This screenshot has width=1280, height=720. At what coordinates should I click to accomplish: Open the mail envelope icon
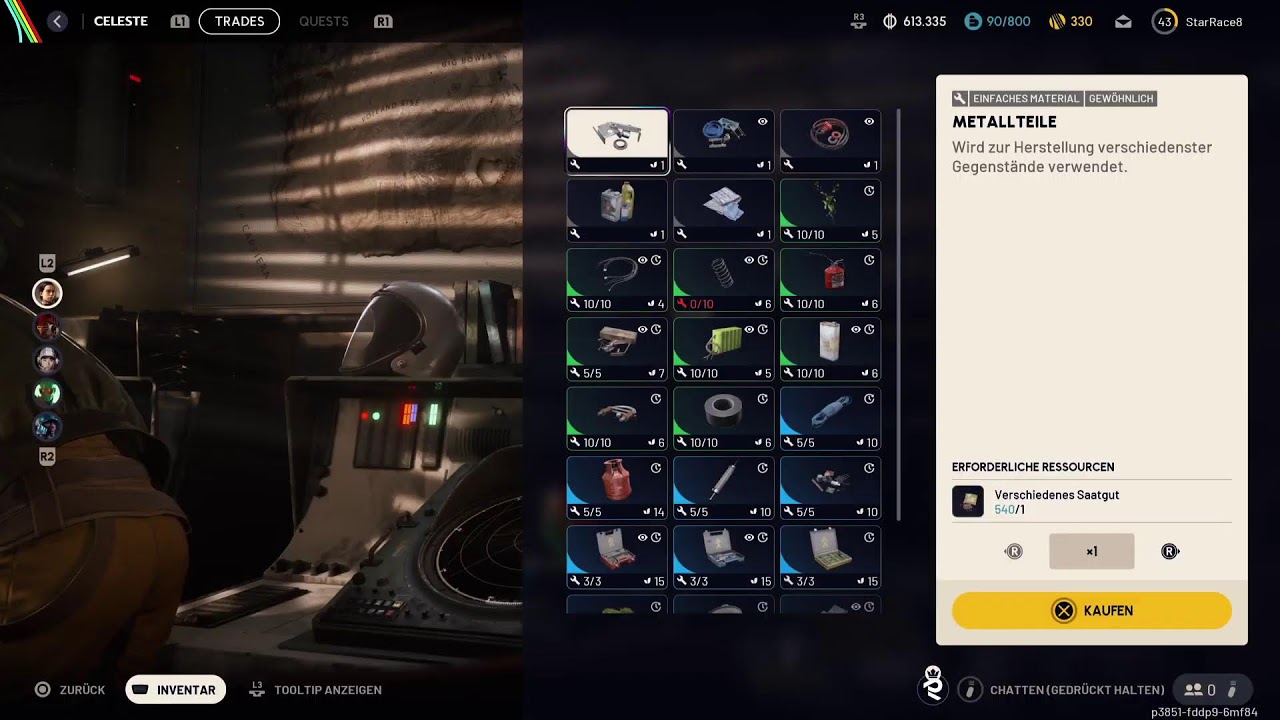[x=1123, y=21]
